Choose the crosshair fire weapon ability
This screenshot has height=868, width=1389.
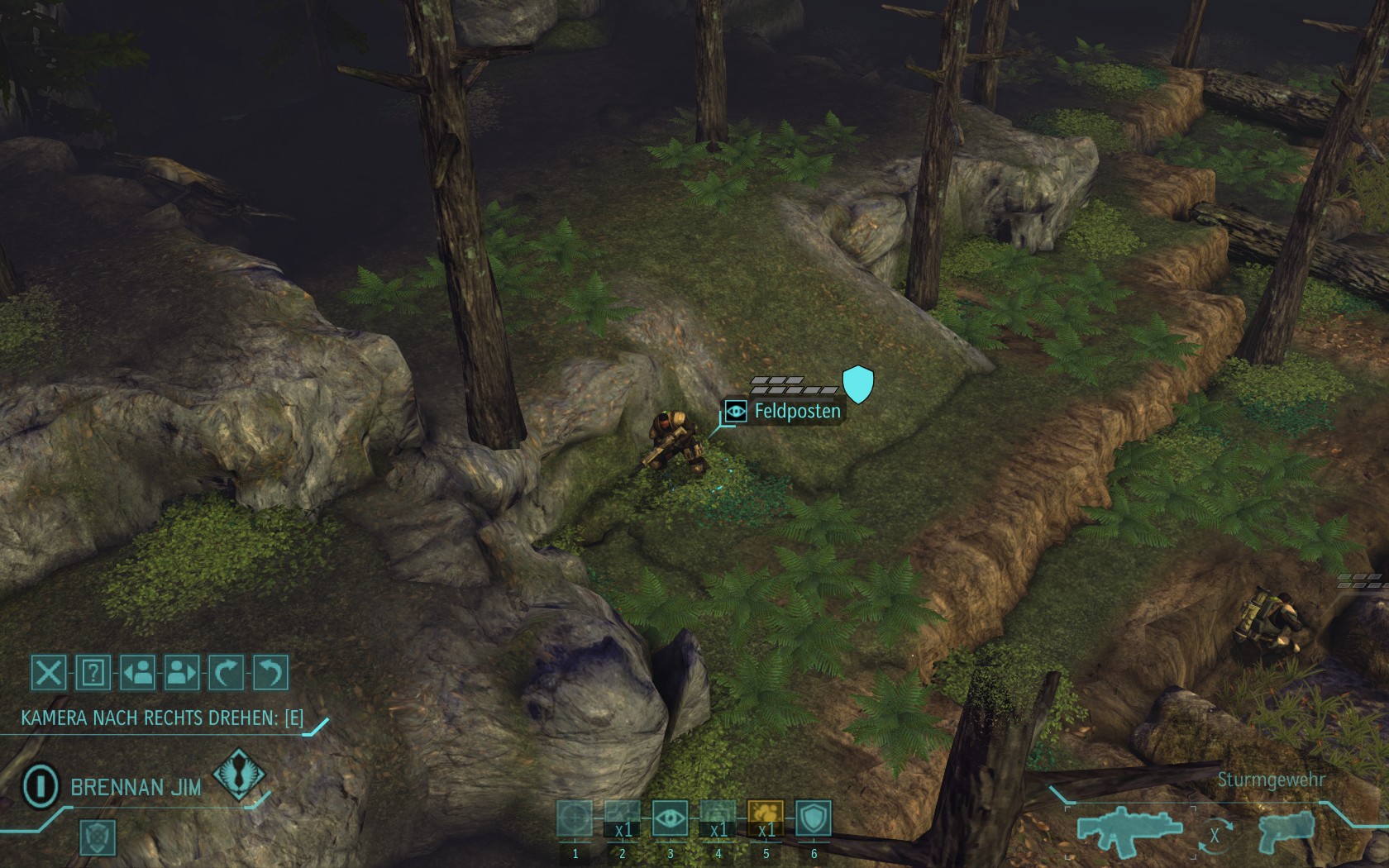(575, 819)
